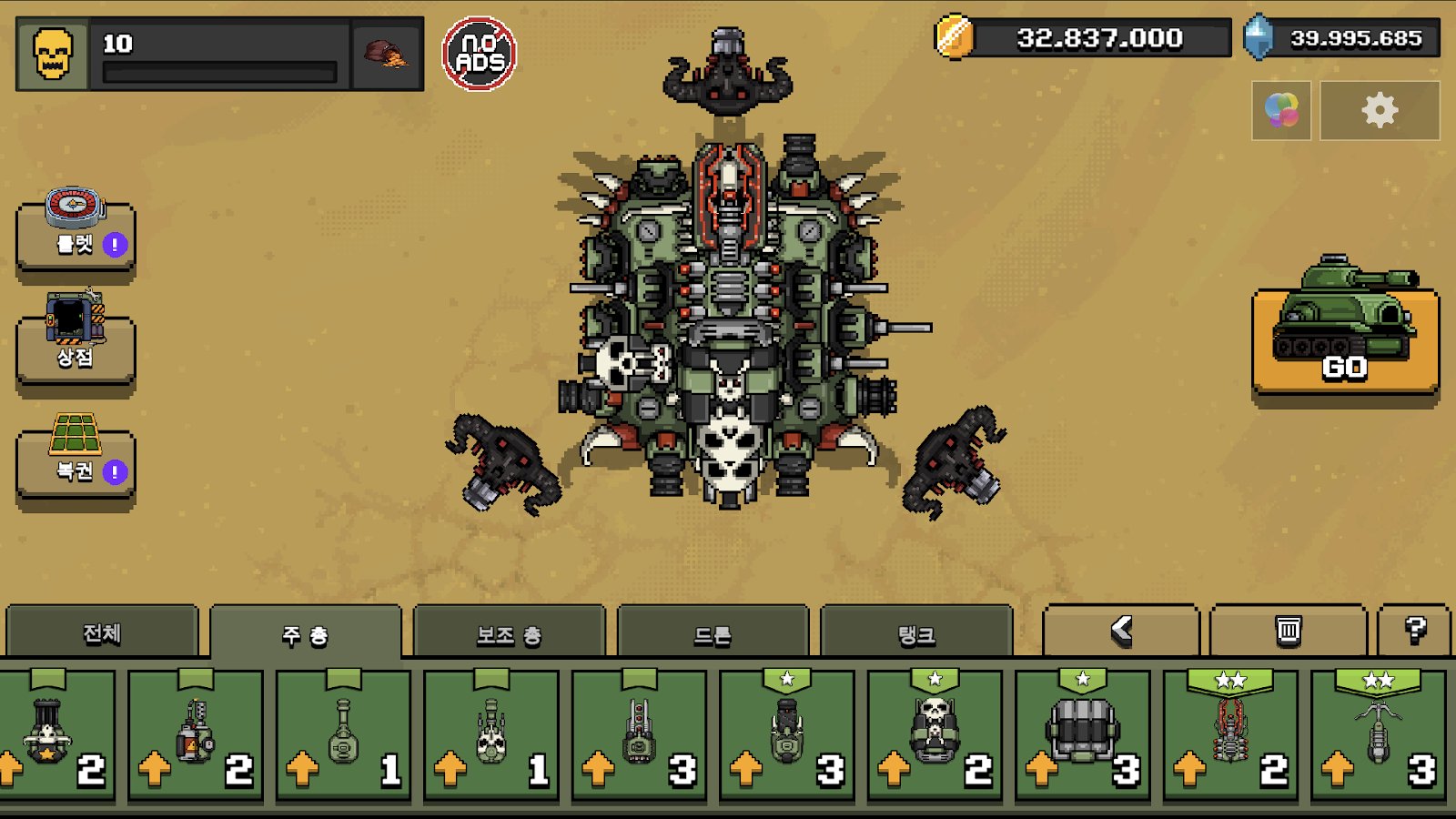Screen dimensions: 1456x819
Task: Click the yellow skull player avatar
Action: 53,54
